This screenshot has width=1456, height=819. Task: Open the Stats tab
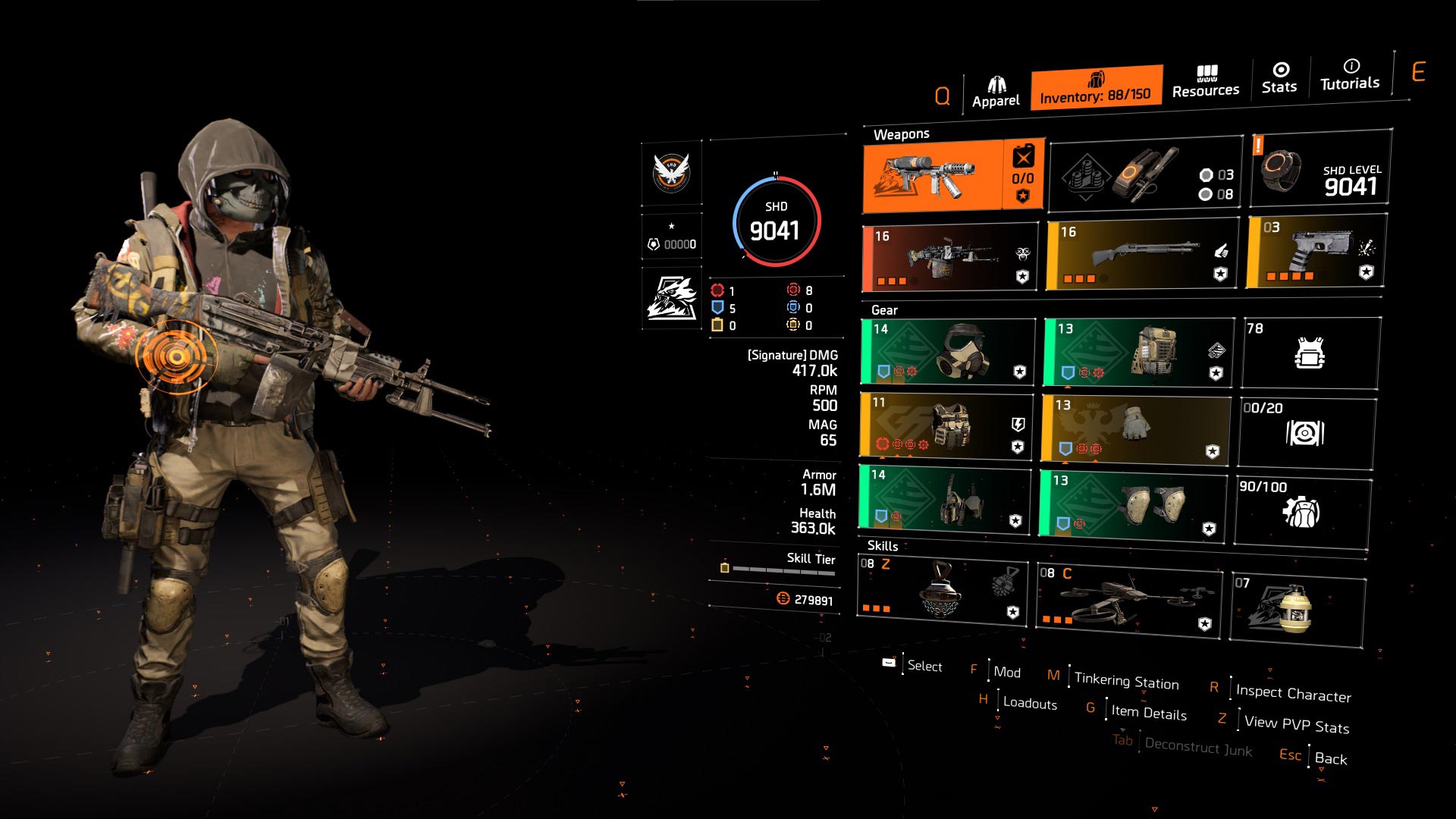pyautogui.click(x=1279, y=78)
